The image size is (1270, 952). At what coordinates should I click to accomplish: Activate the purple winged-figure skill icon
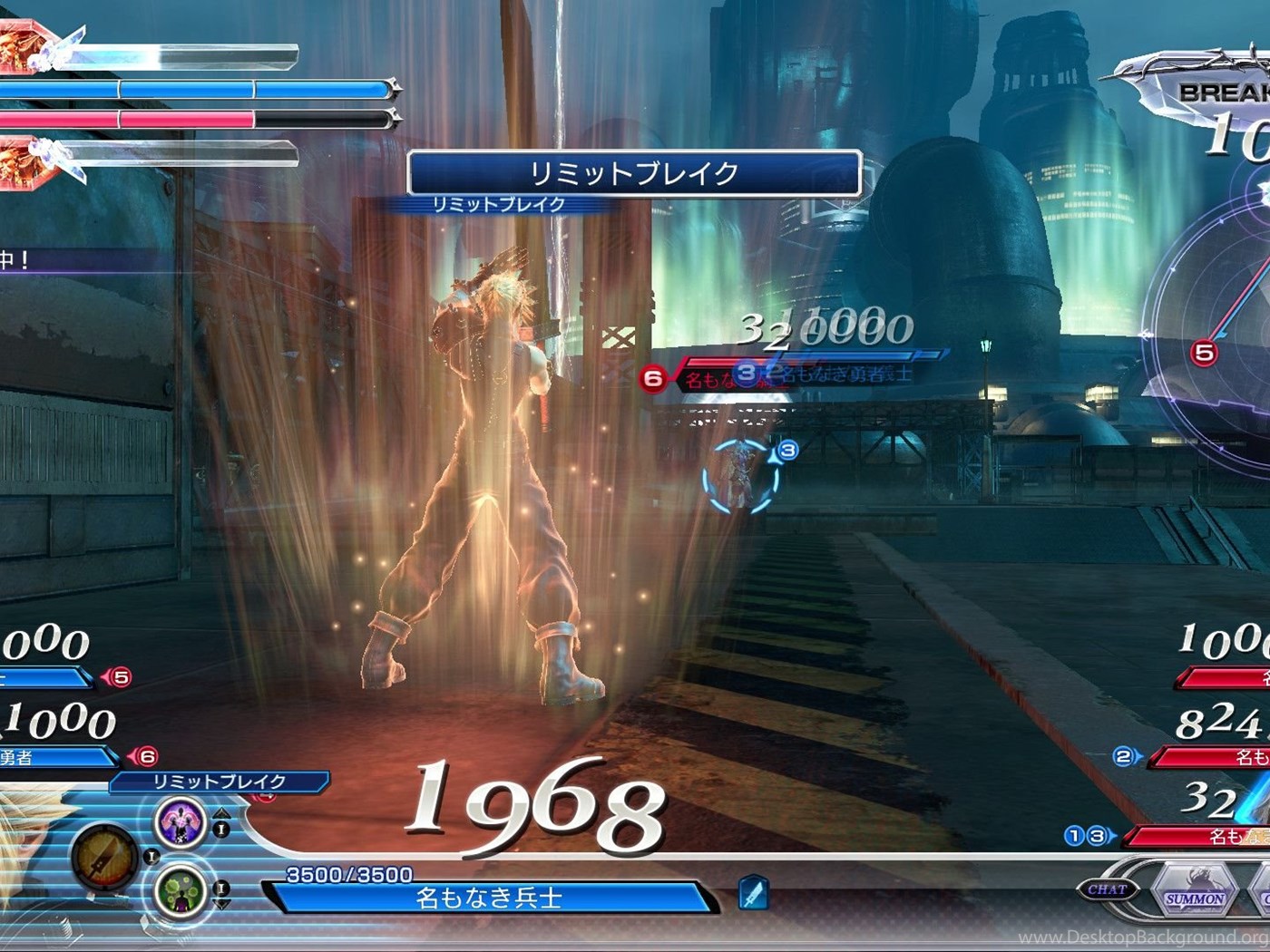180,821
